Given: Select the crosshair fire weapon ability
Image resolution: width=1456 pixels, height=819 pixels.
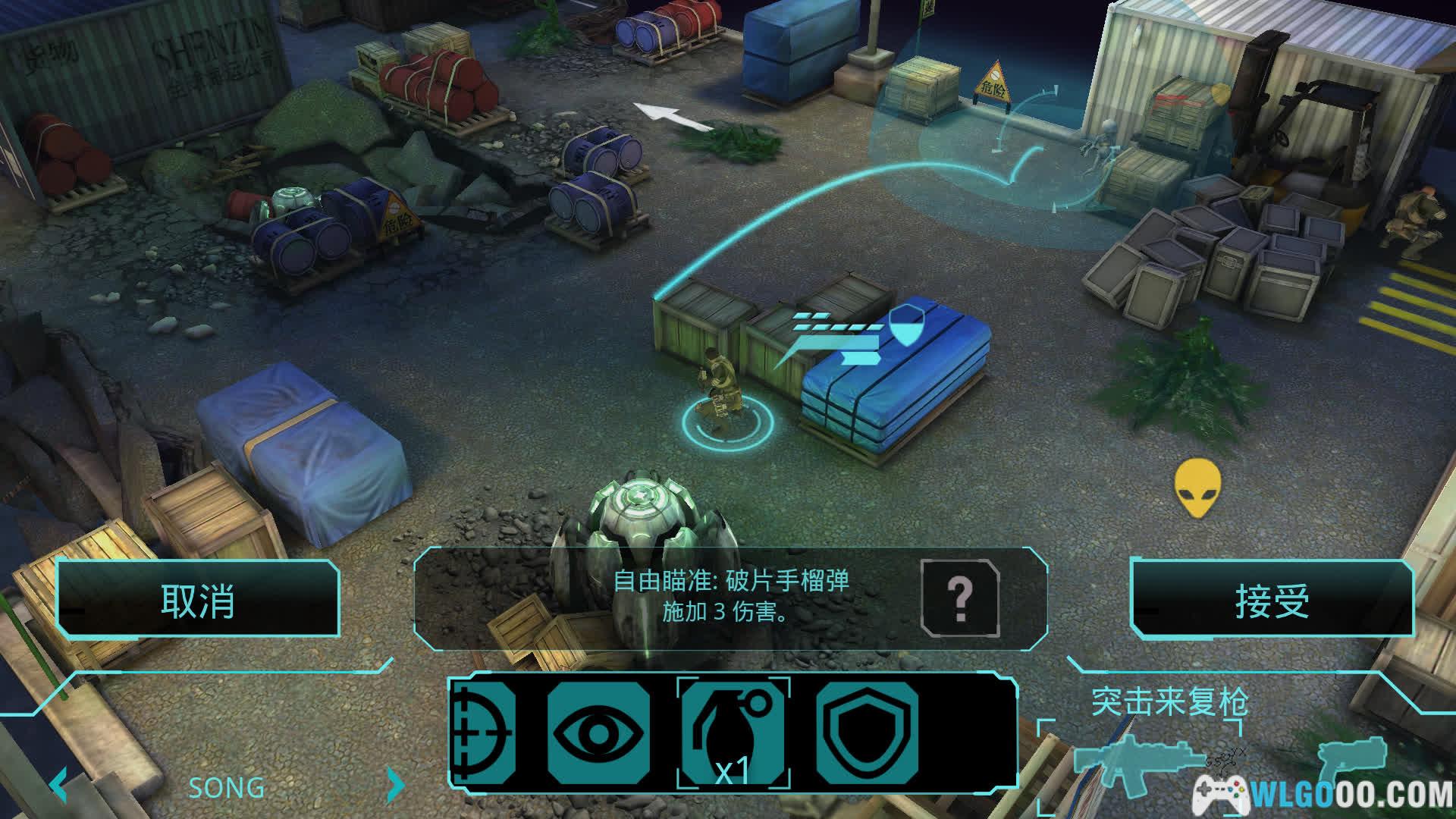Looking at the screenshot, I should (482, 733).
